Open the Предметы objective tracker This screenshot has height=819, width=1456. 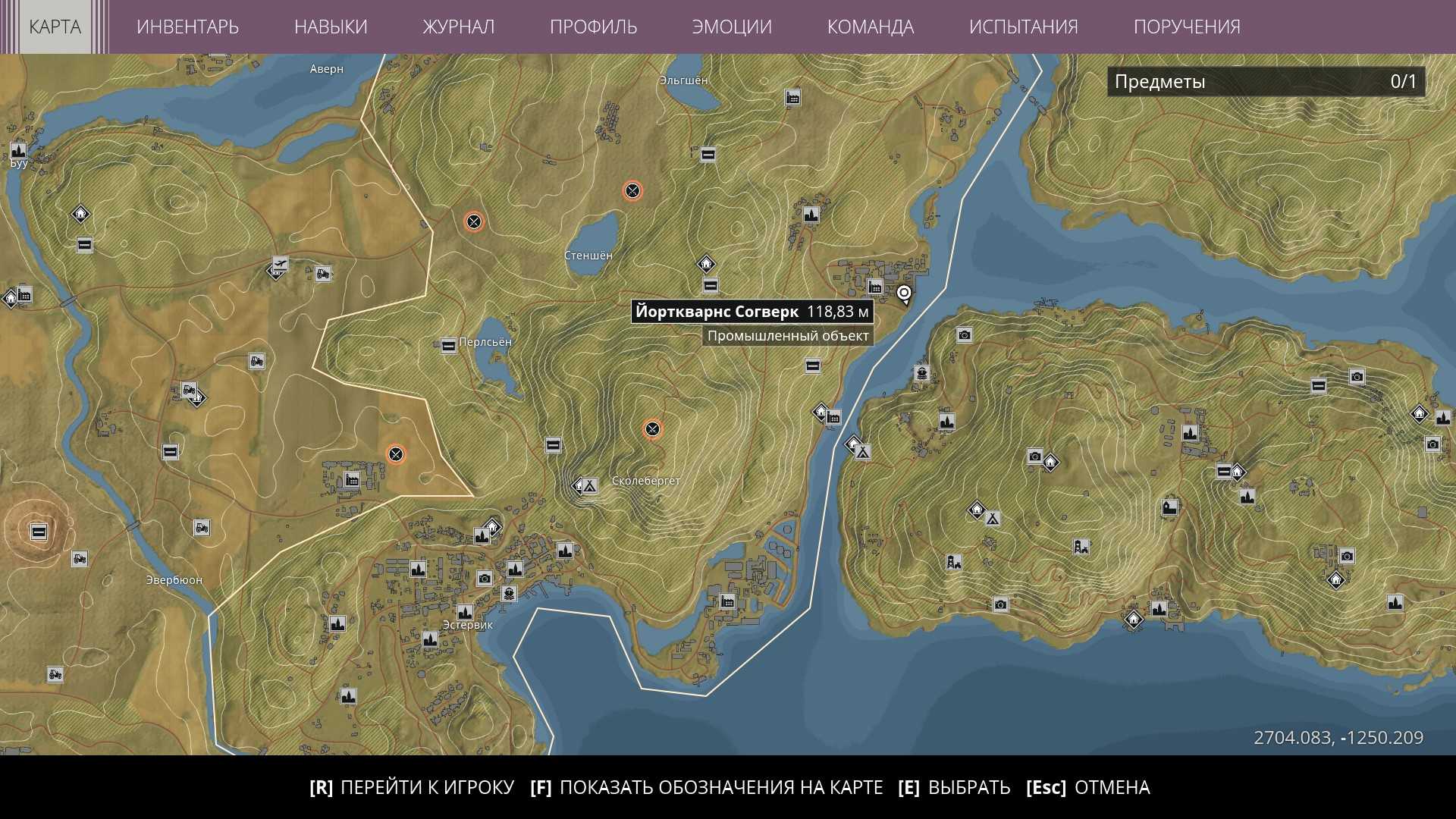[x=1265, y=82]
